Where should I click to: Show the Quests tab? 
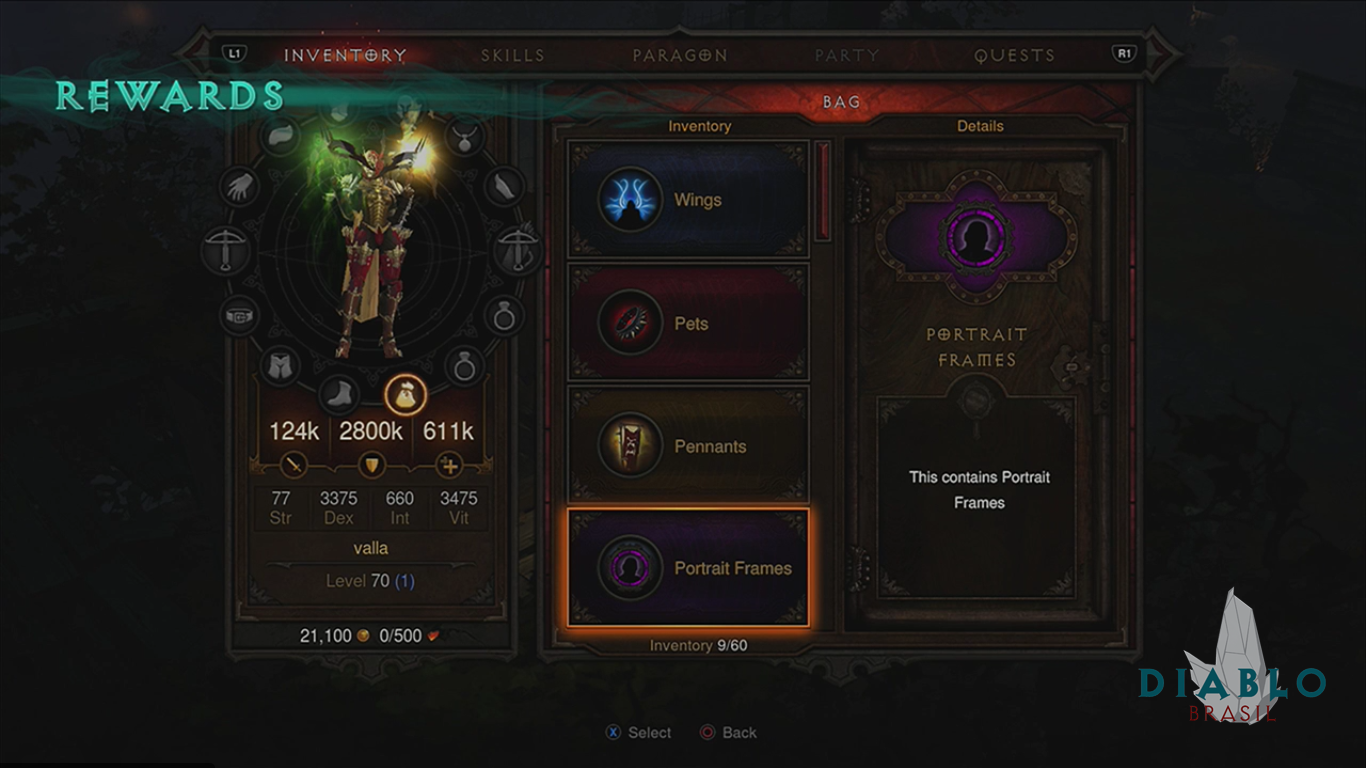pyautogui.click(x=1014, y=55)
